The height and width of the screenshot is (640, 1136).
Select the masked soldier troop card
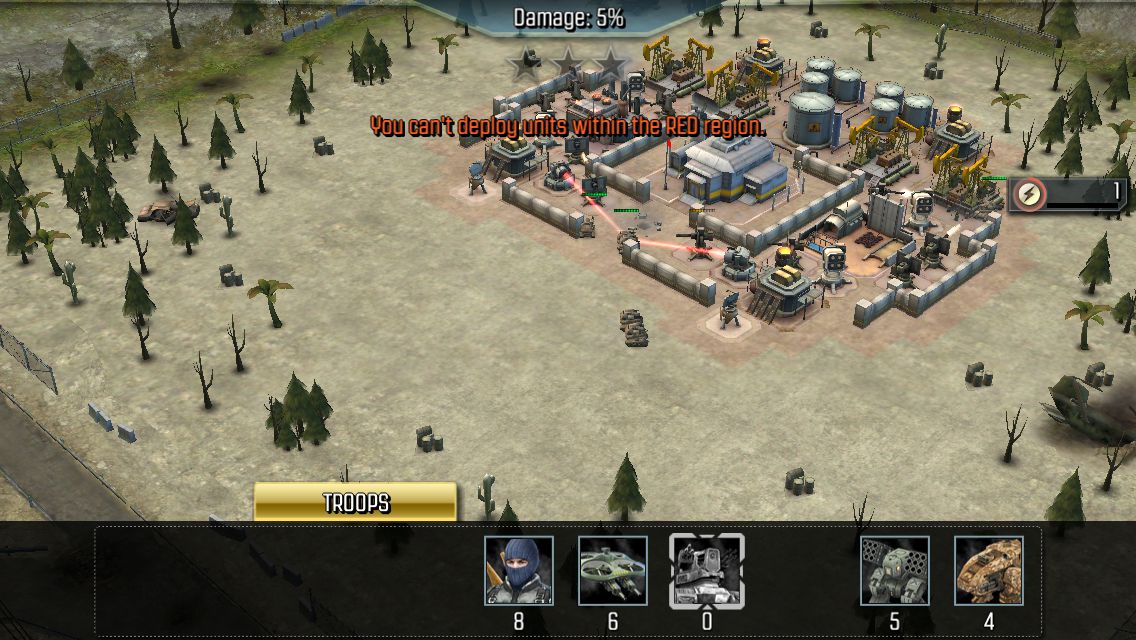(518, 571)
